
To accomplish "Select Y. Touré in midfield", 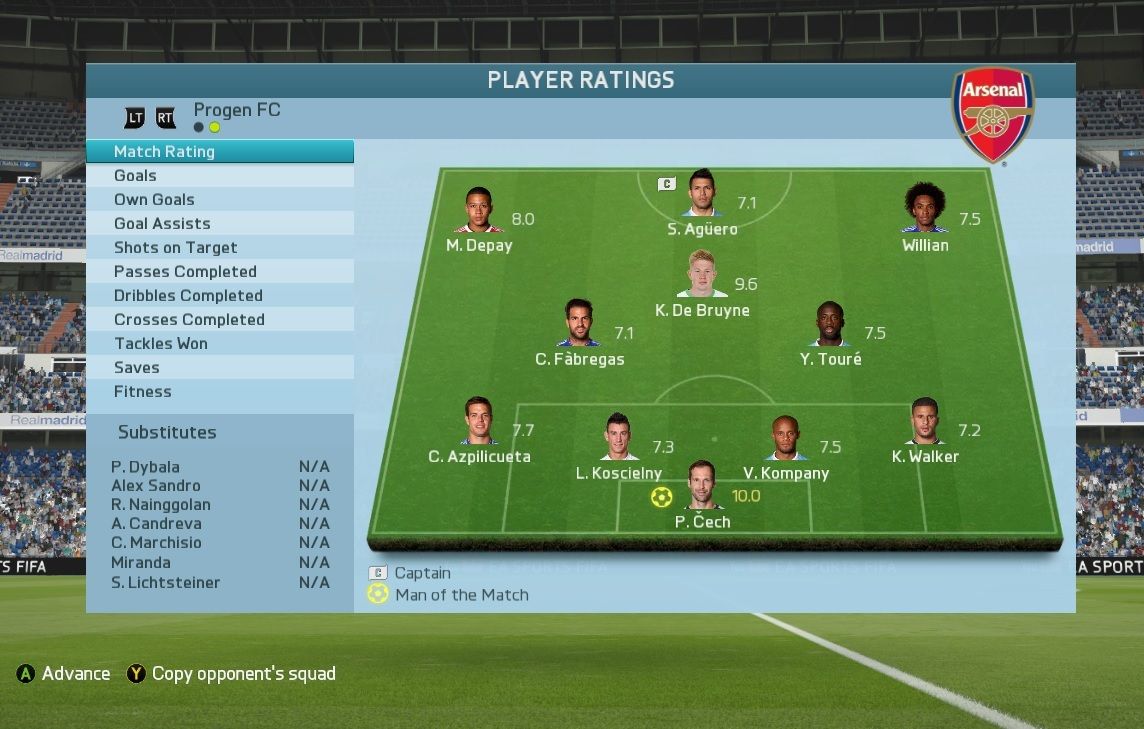I will click(830, 324).
